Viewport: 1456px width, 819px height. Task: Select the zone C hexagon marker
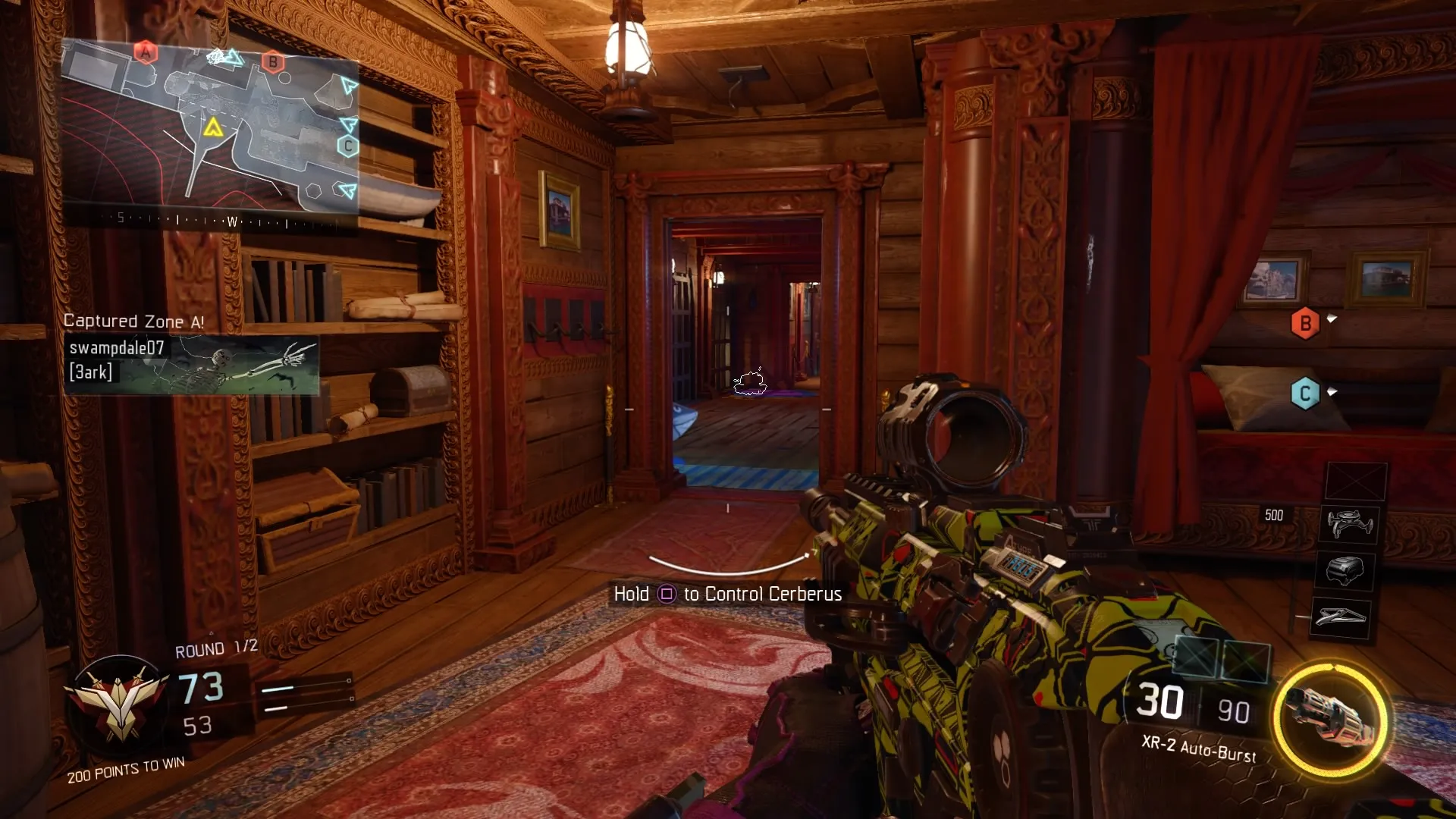tap(1305, 393)
